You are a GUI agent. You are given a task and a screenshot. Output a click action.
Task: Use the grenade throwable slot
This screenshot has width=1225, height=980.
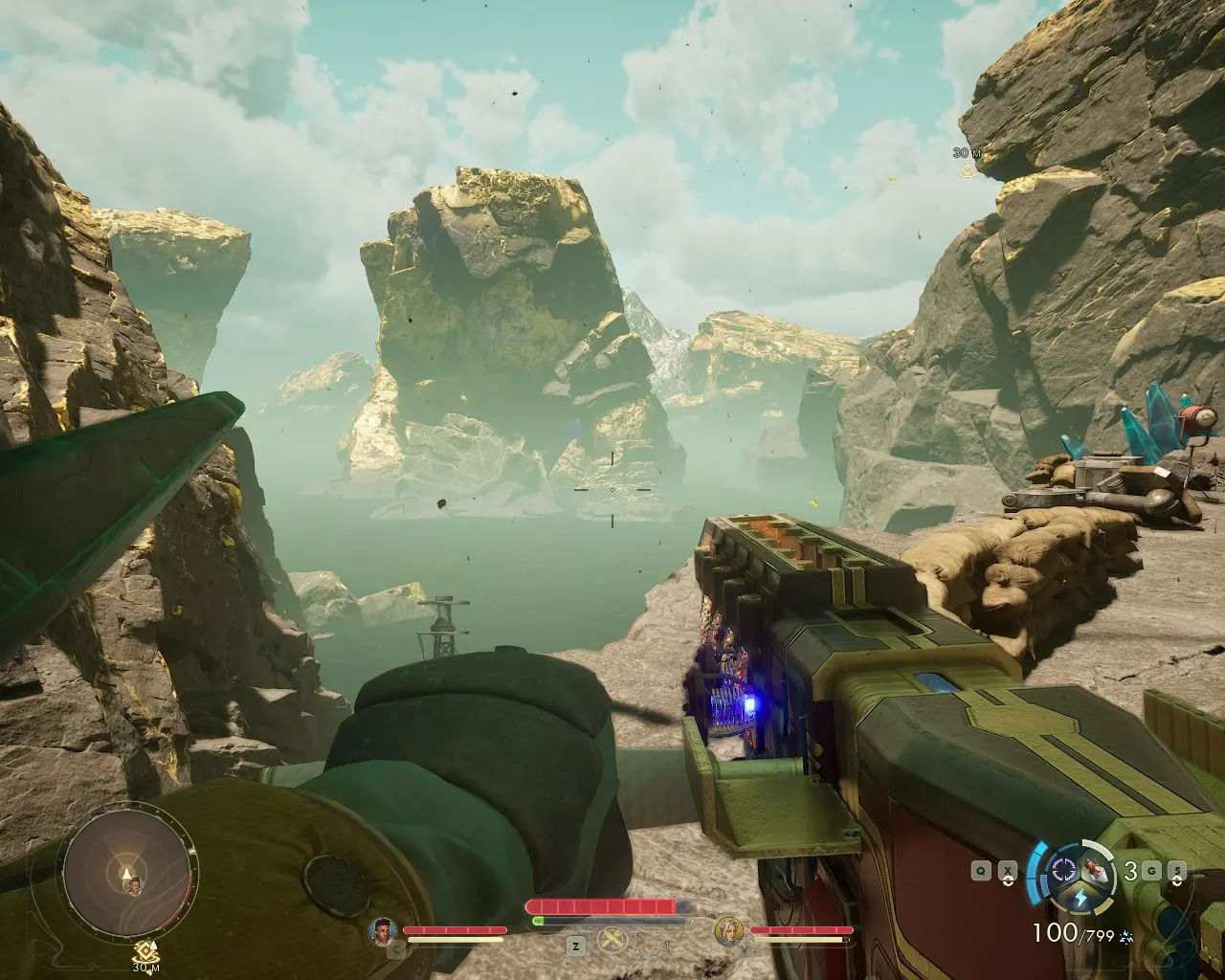1098,870
